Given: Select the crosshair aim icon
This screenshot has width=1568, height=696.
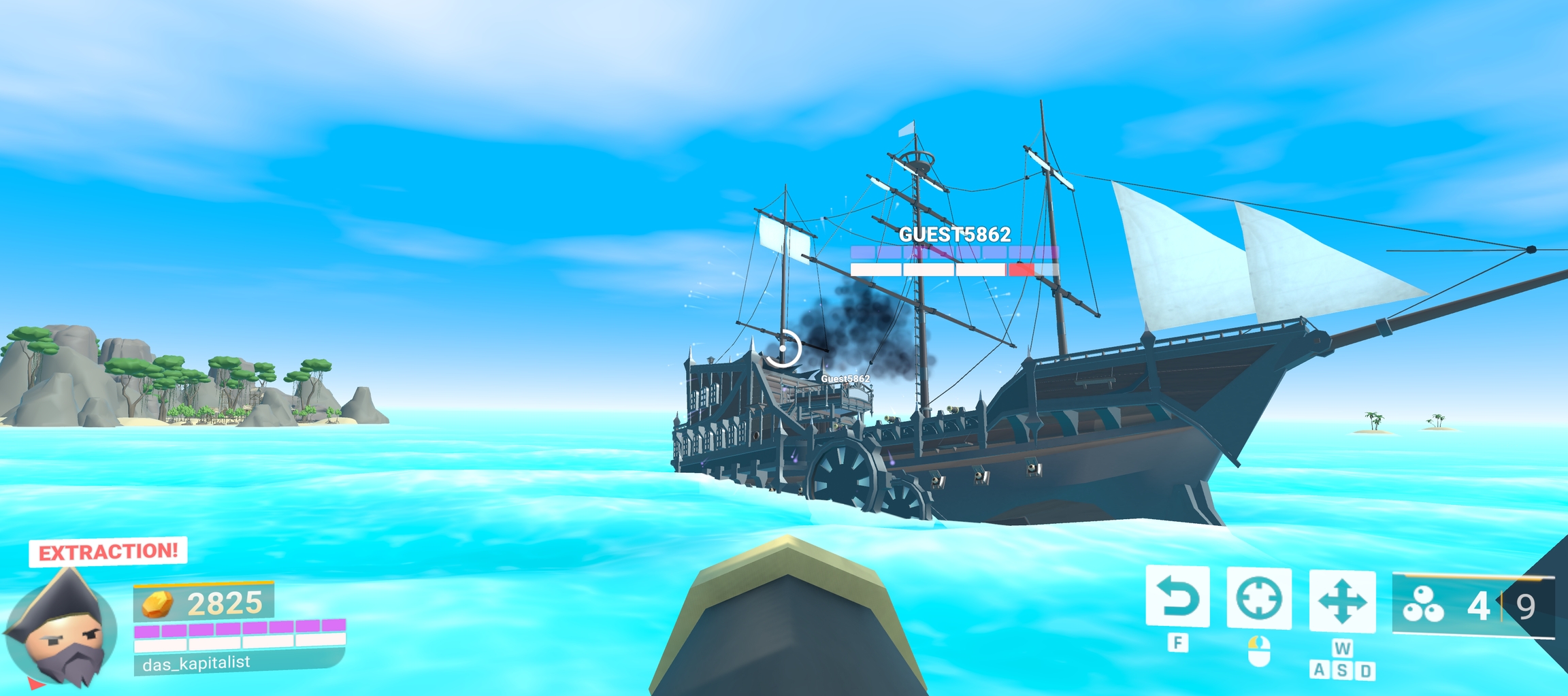Looking at the screenshot, I should click(1258, 599).
